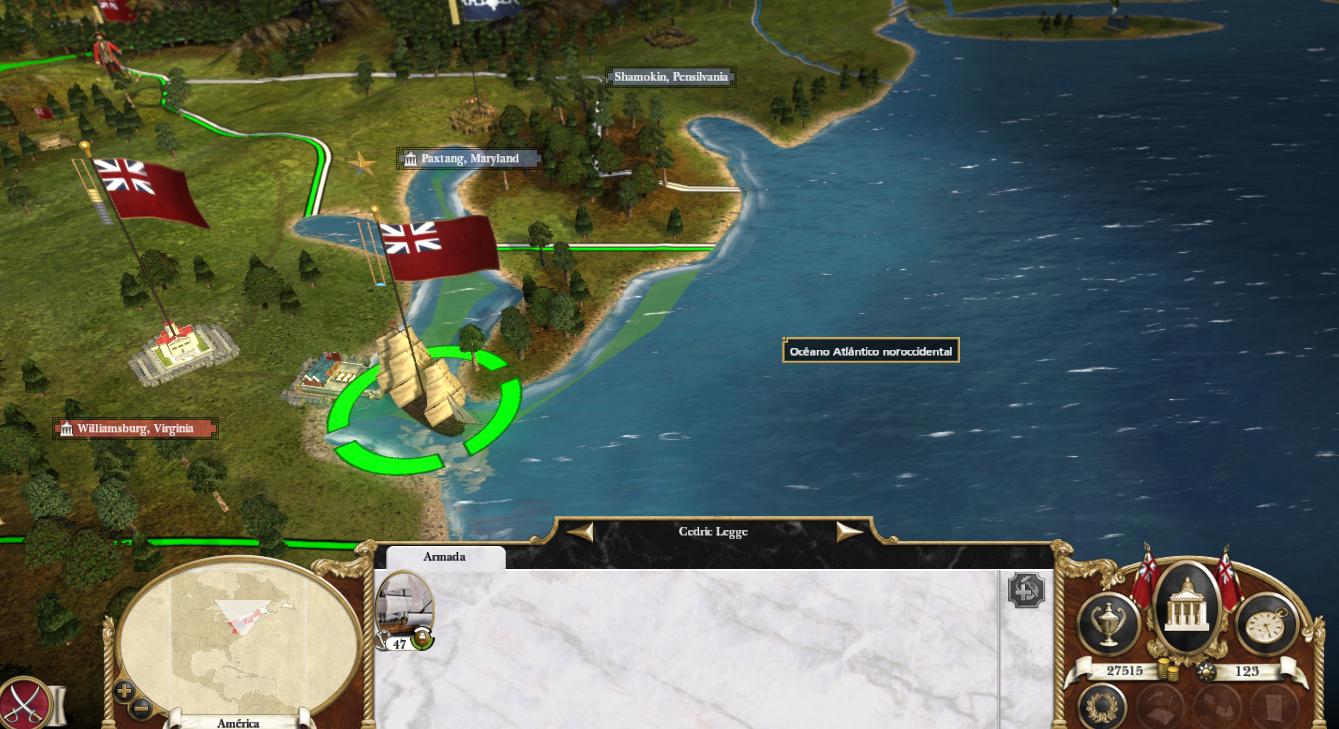Image resolution: width=1339 pixels, height=729 pixels.
Task: Open the Armada tab
Action: (444, 557)
